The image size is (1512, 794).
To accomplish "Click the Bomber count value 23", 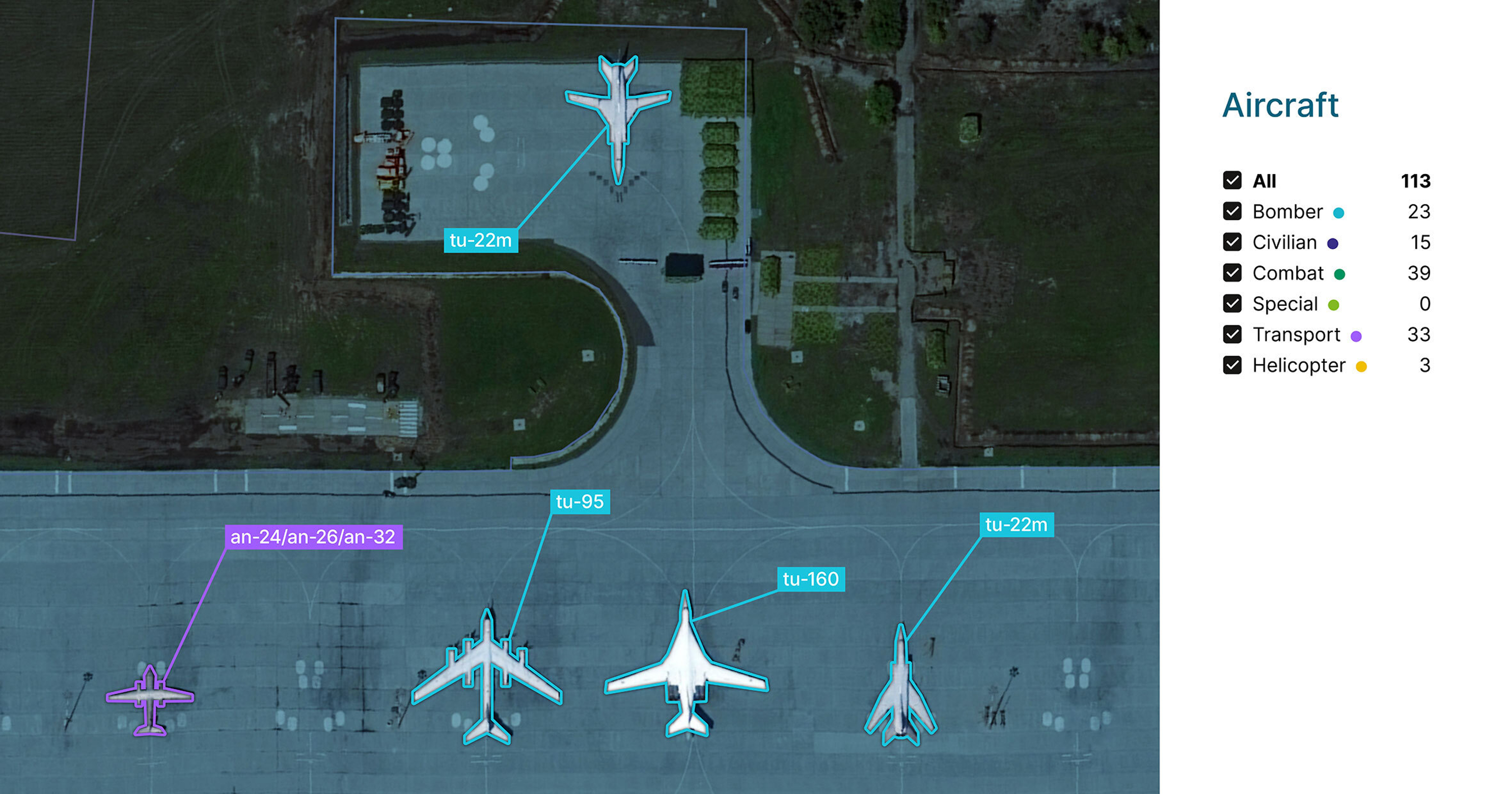I will [x=1420, y=212].
